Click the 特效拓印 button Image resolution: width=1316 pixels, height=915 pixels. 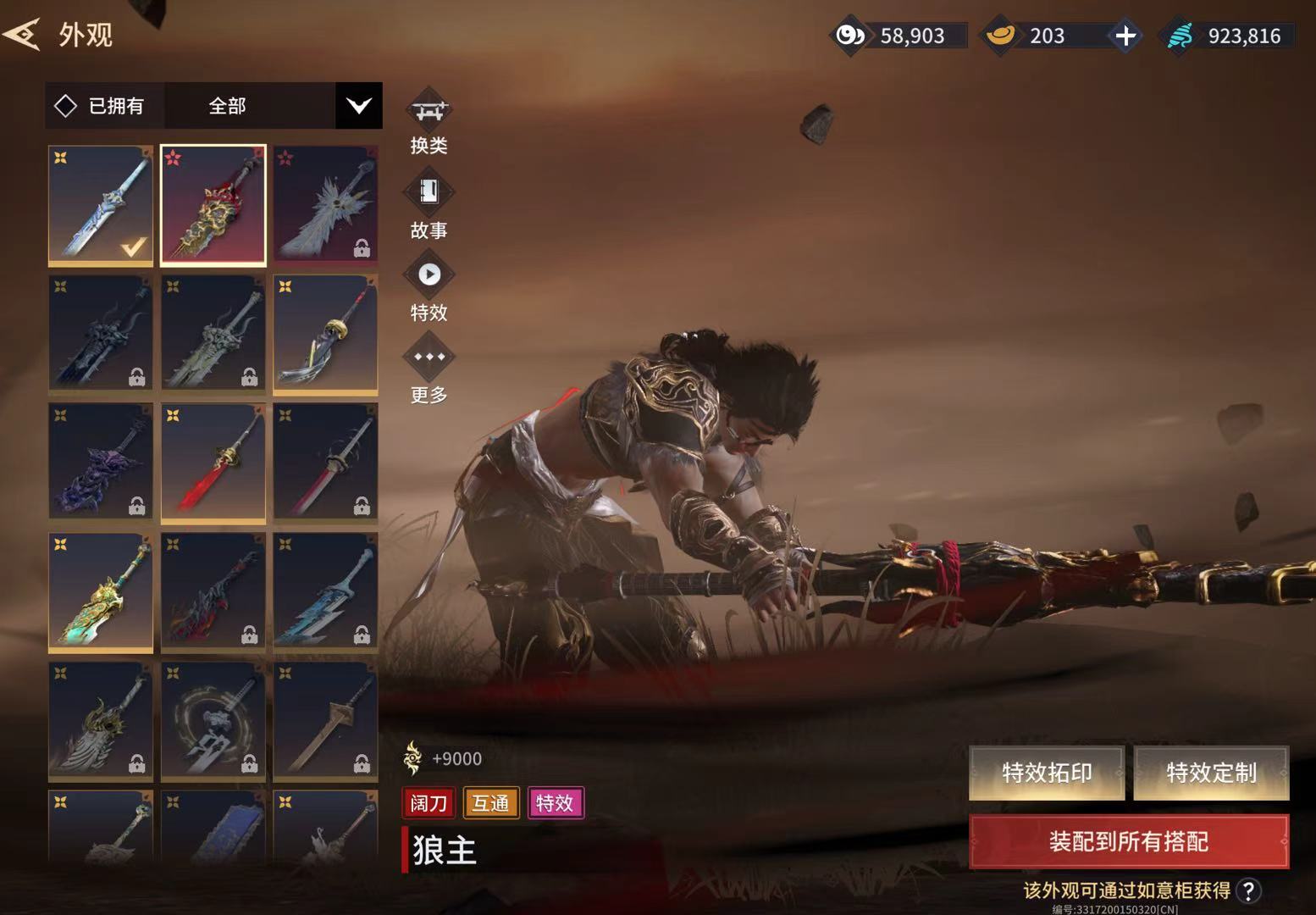click(1047, 773)
